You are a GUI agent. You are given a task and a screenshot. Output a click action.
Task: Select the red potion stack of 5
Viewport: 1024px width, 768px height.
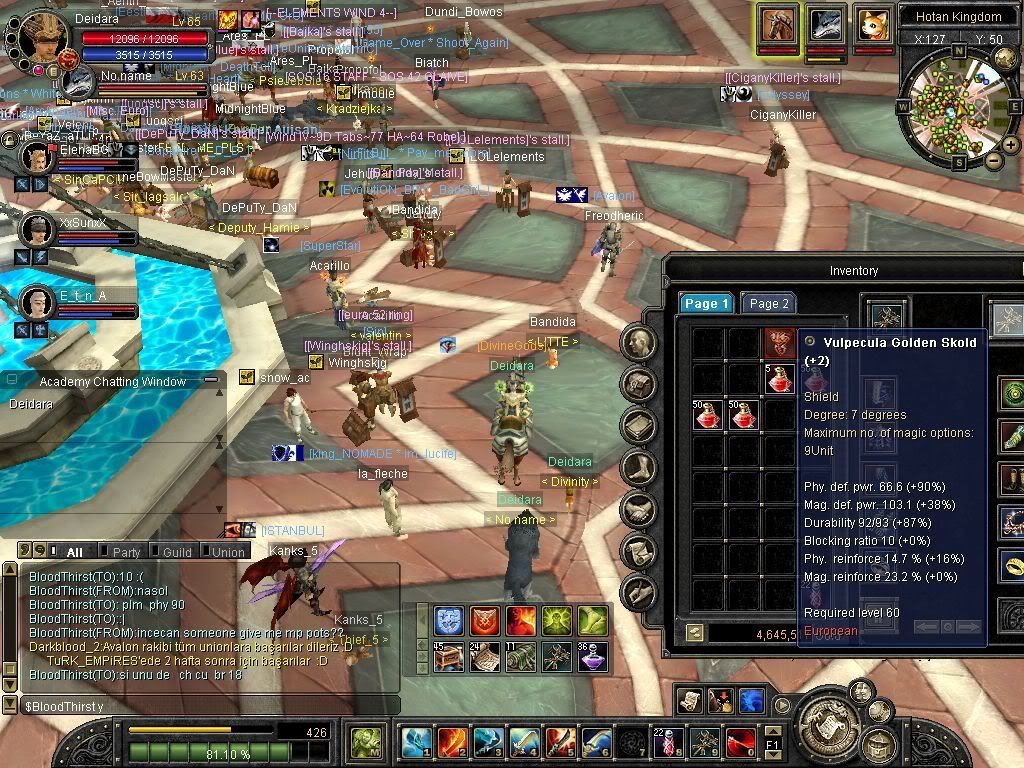tap(779, 379)
